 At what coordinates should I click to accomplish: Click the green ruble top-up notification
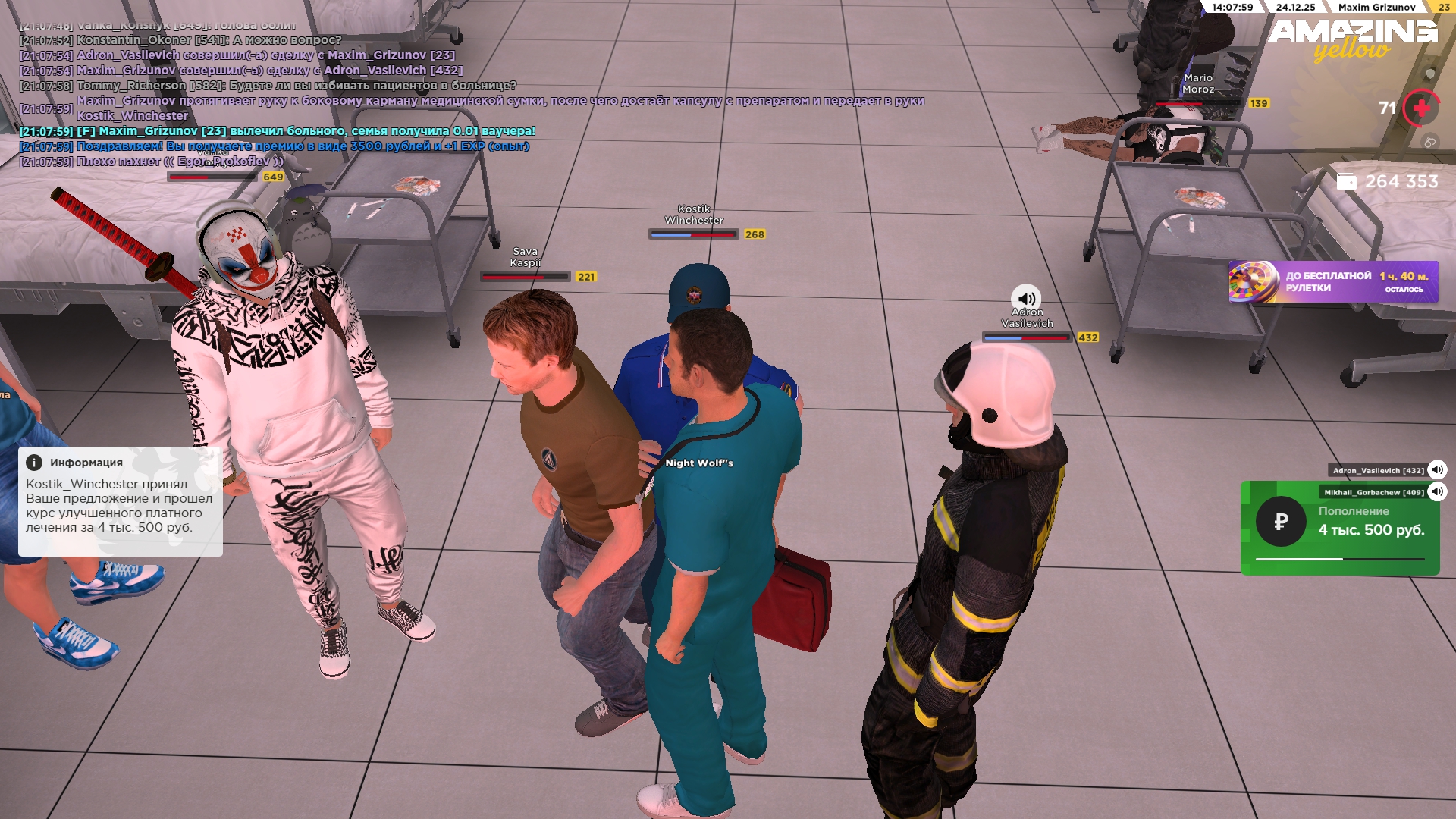[x=1340, y=529]
